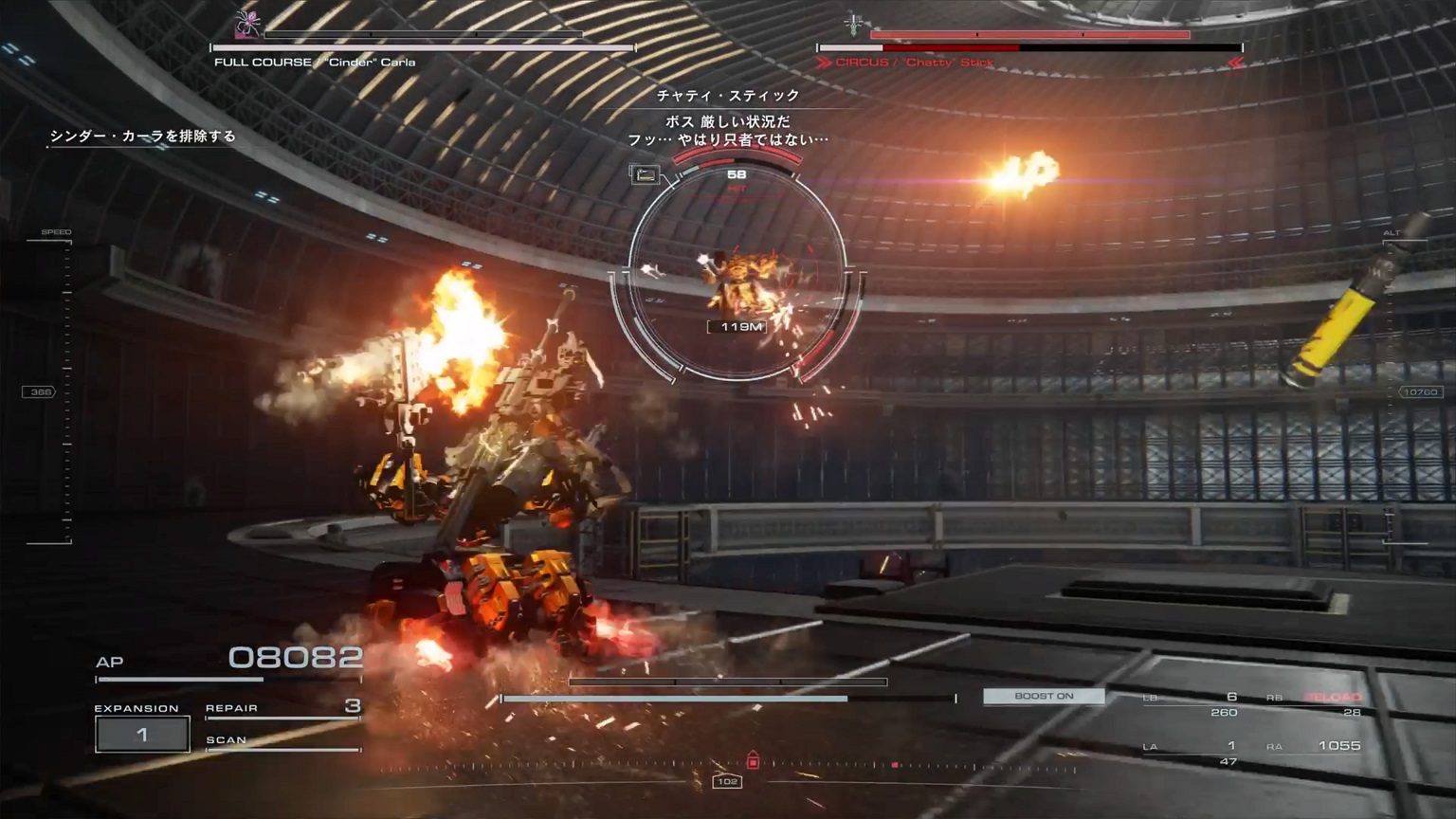Activate the Scan indicator
The height and width of the screenshot is (819, 1456).
[x=282, y=741]
